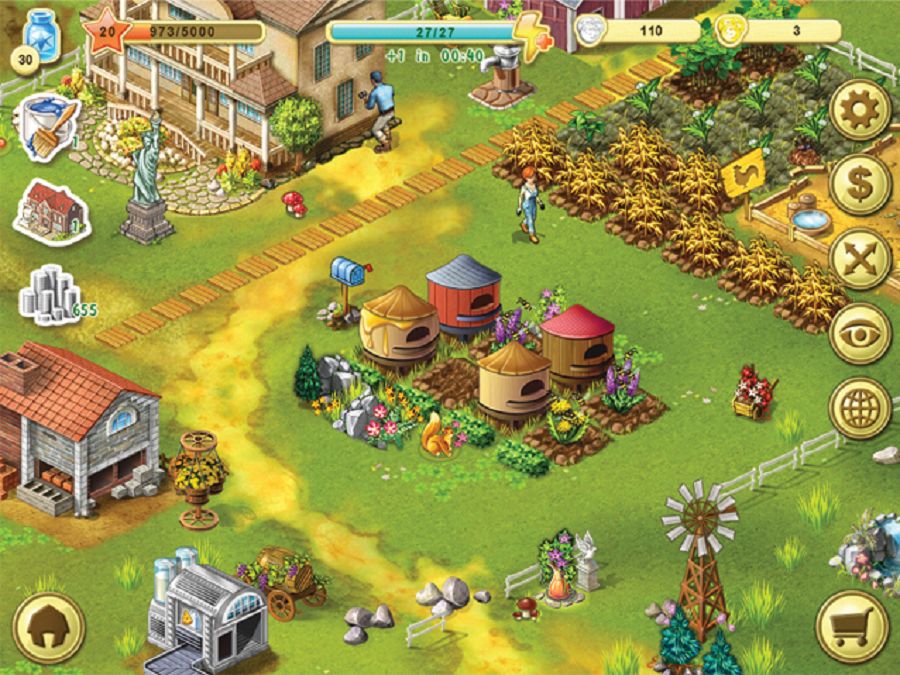Tap the dollar sign money button

[860, 184]
